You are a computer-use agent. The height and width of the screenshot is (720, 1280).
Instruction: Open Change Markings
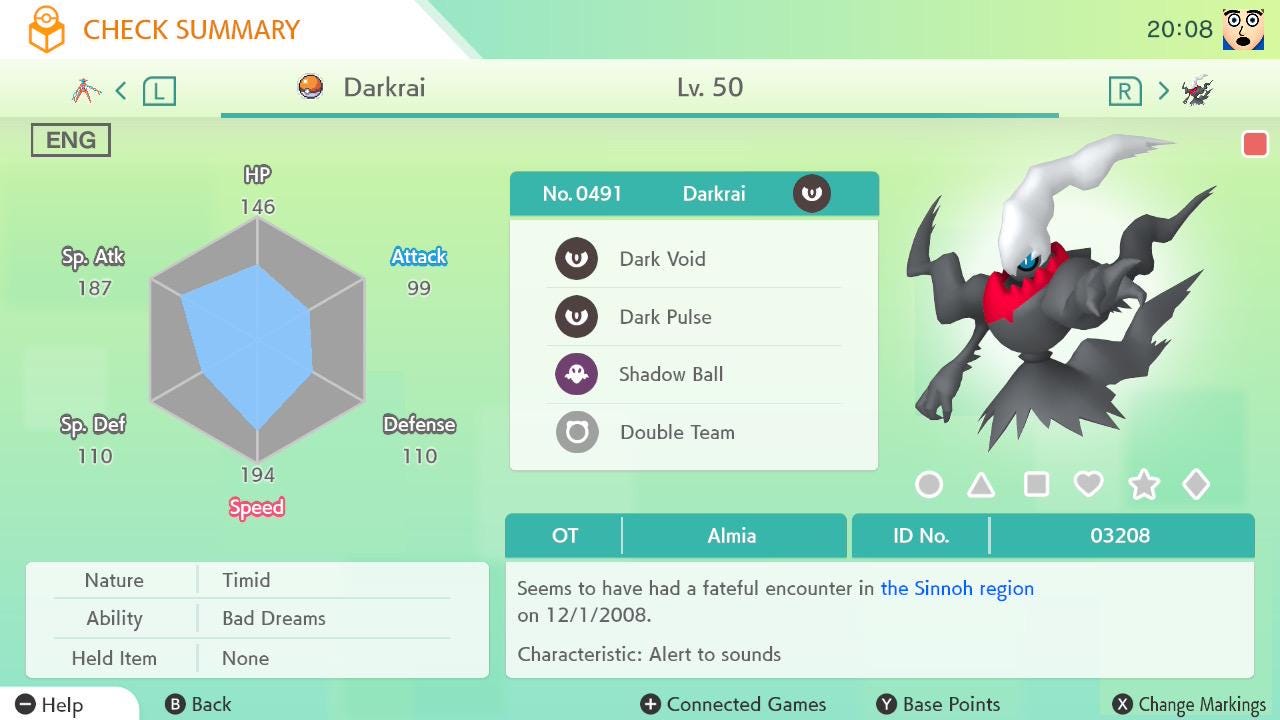tap(1190, 705)
